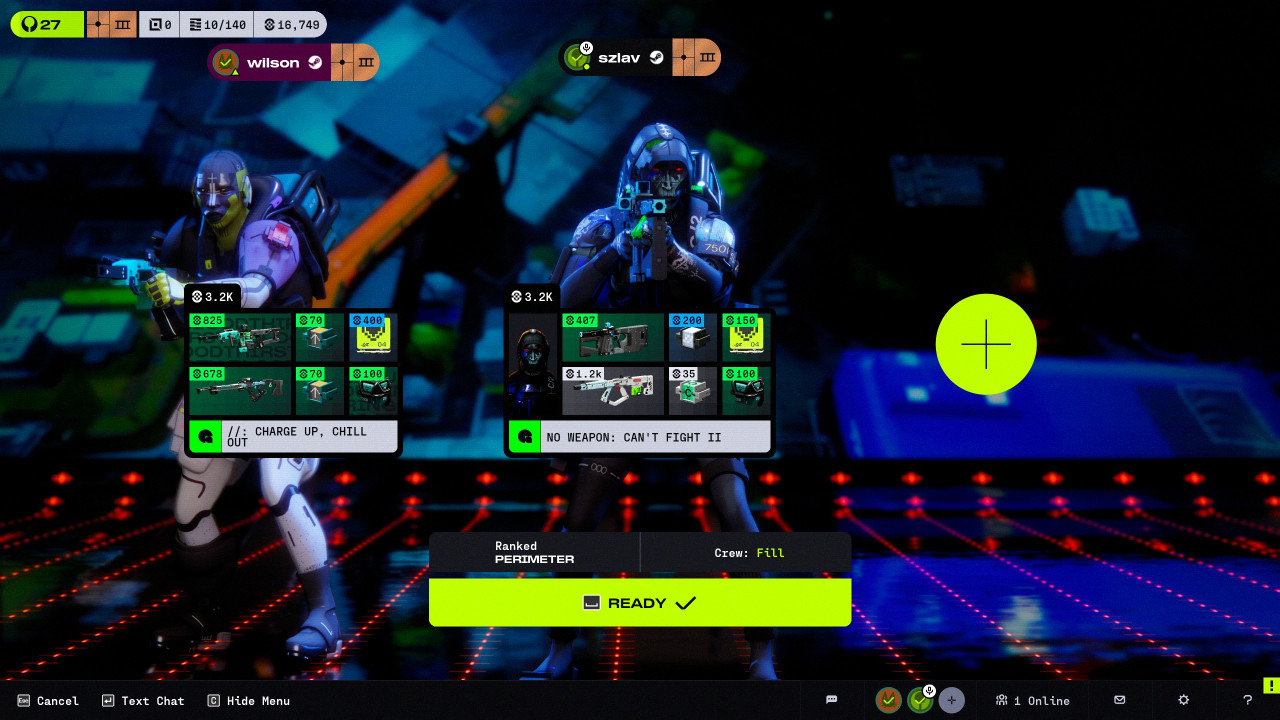Screen dimensions: 1280x720
Task: Select szlav's loadout weapon worth 407
Action: pyautogui.click(x=612, y=337)
